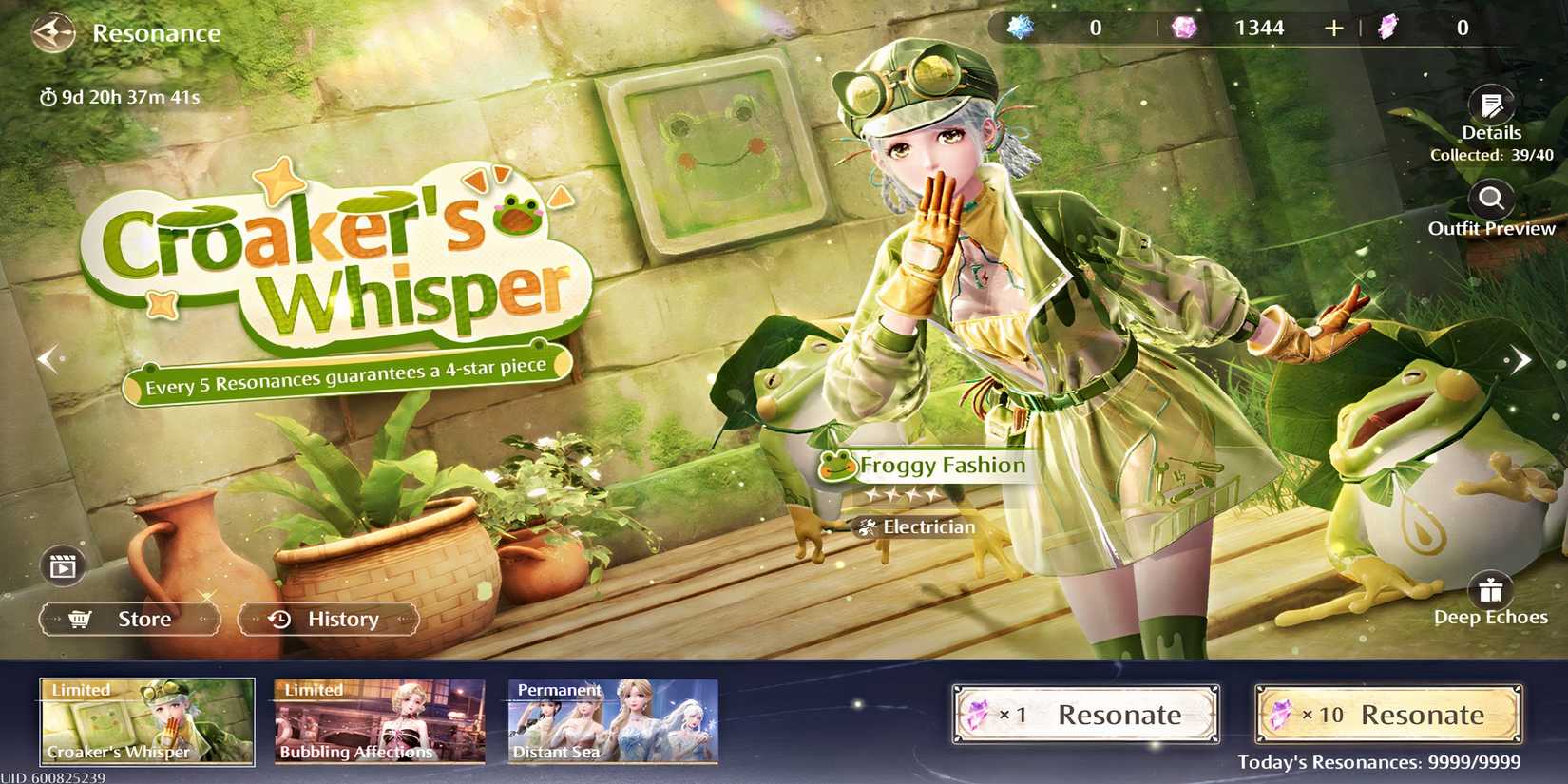Add currency with the plus icon
The image size is (1568, 784).
click(1334, 28)
